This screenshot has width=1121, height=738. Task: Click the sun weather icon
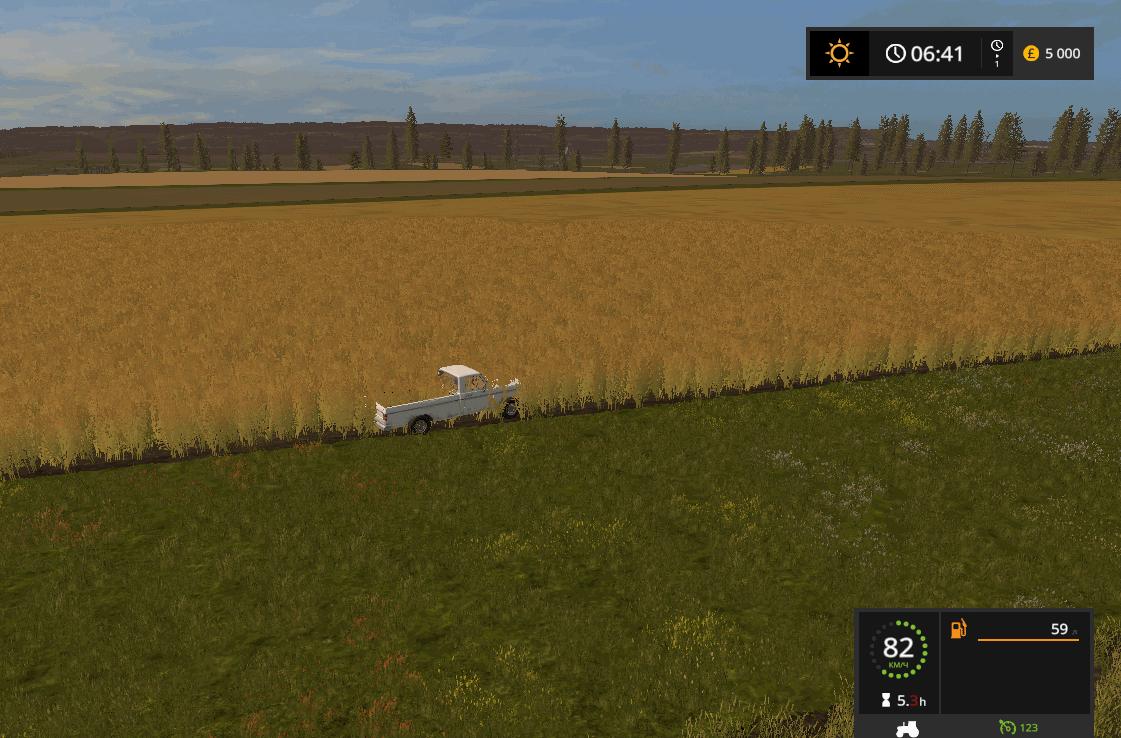click(x=839, y=53)
